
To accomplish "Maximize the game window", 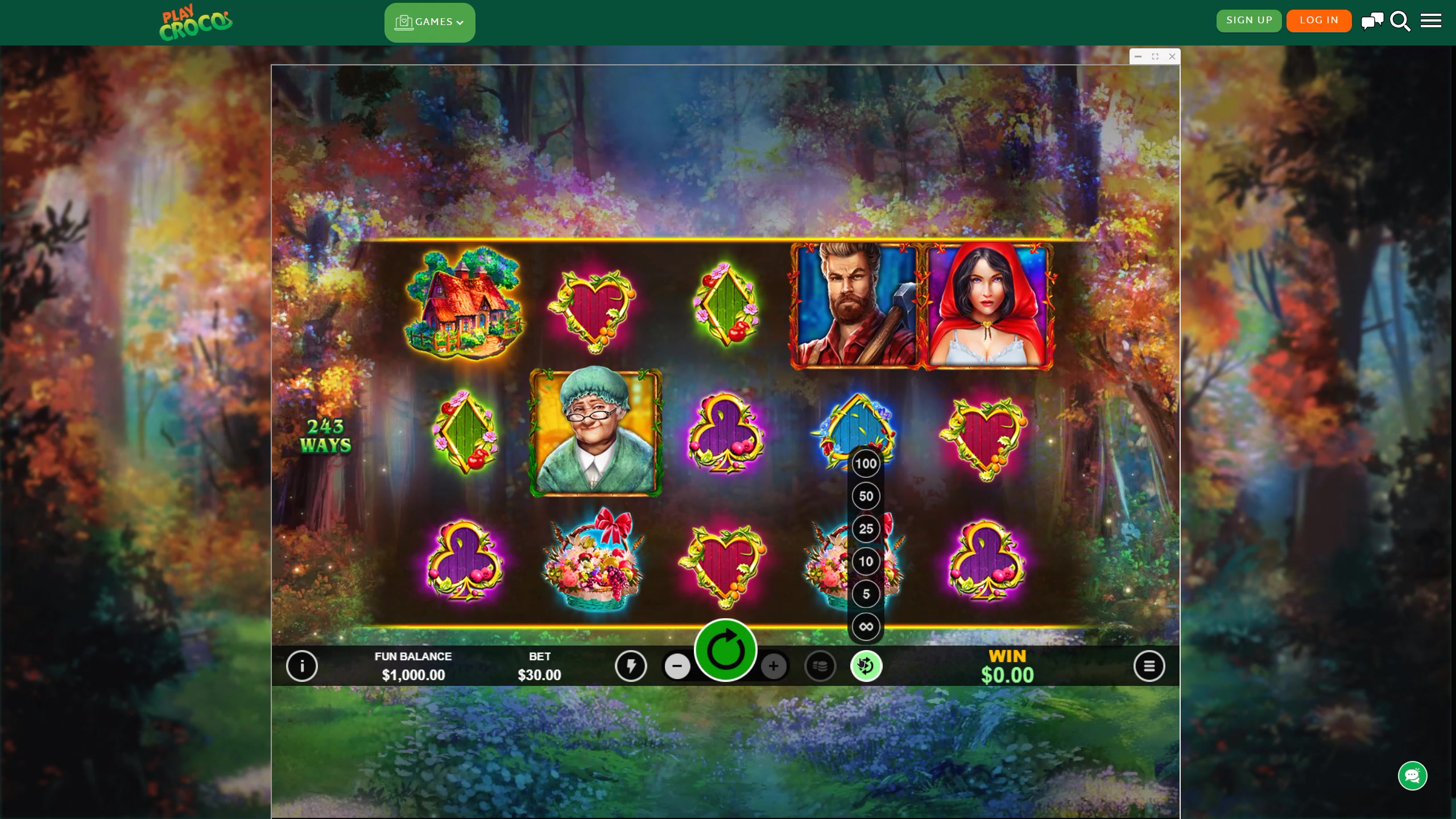I will point(1155,56).
